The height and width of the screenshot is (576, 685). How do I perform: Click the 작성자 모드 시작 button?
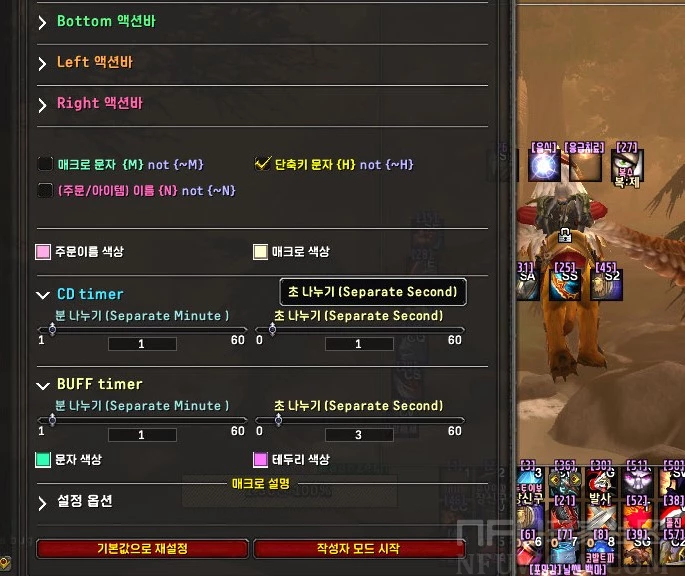click(359, 549)
